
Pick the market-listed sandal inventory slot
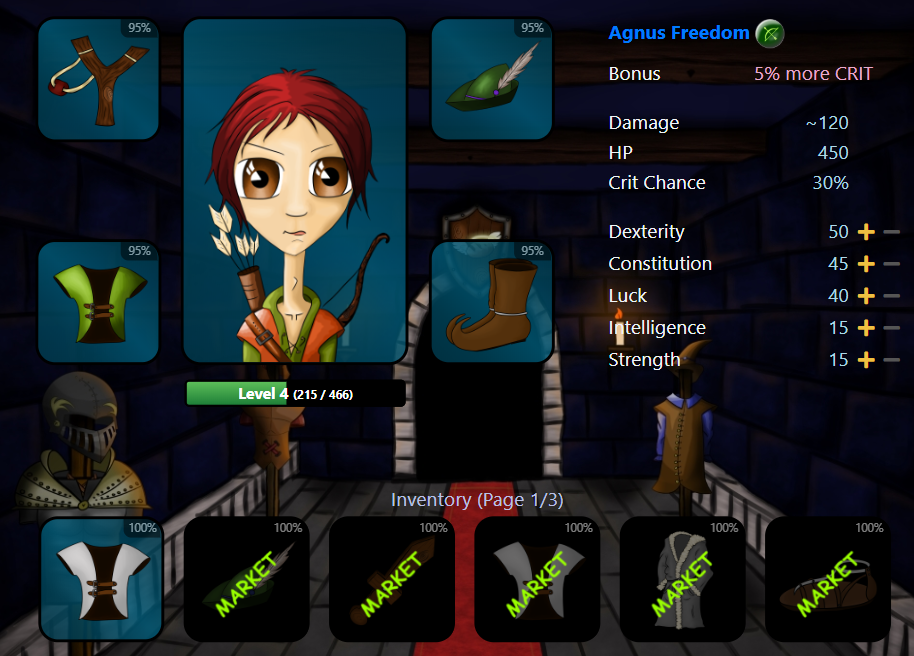[x=827, y=579]
